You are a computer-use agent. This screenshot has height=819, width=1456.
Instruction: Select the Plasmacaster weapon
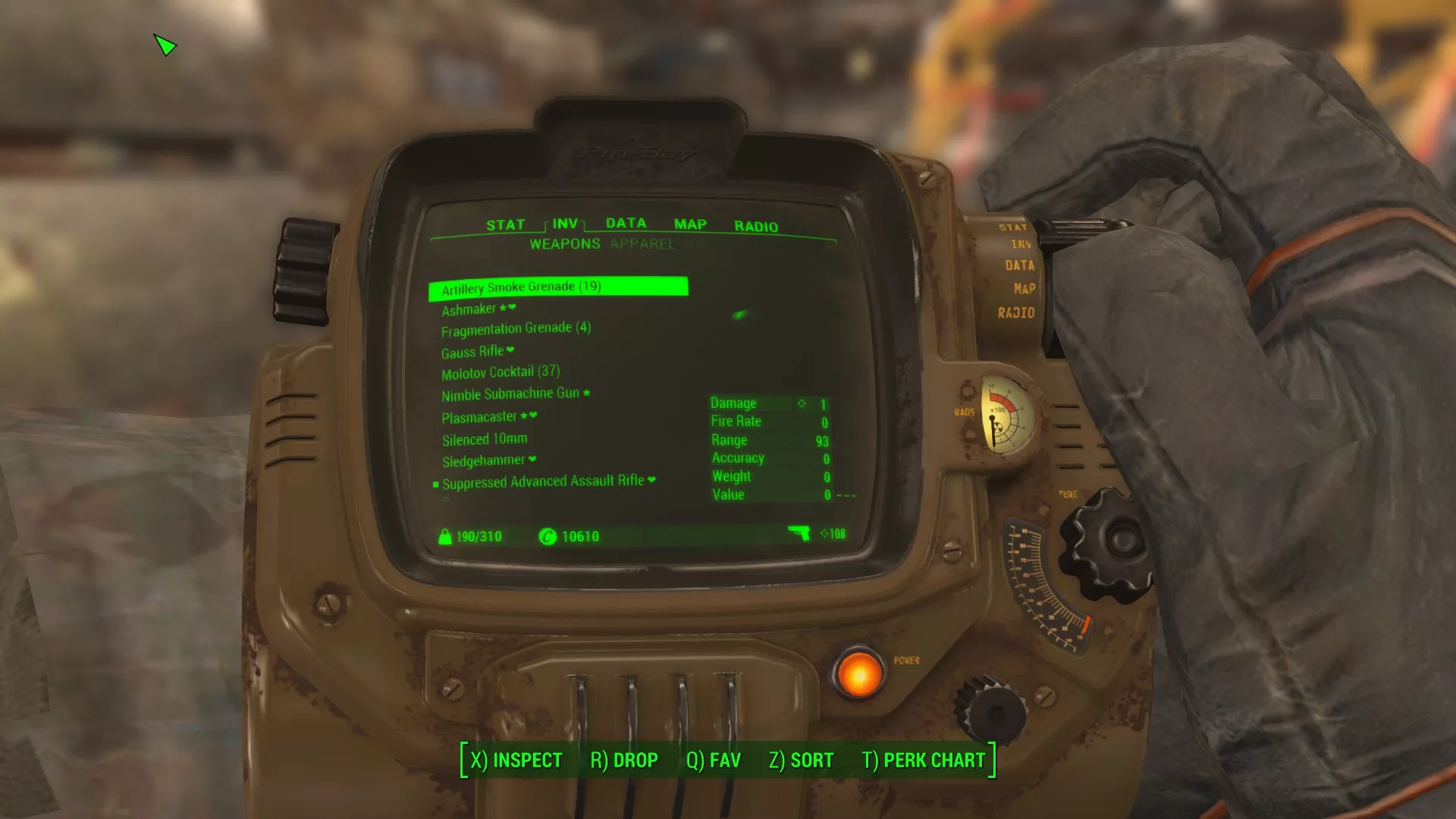479,417
